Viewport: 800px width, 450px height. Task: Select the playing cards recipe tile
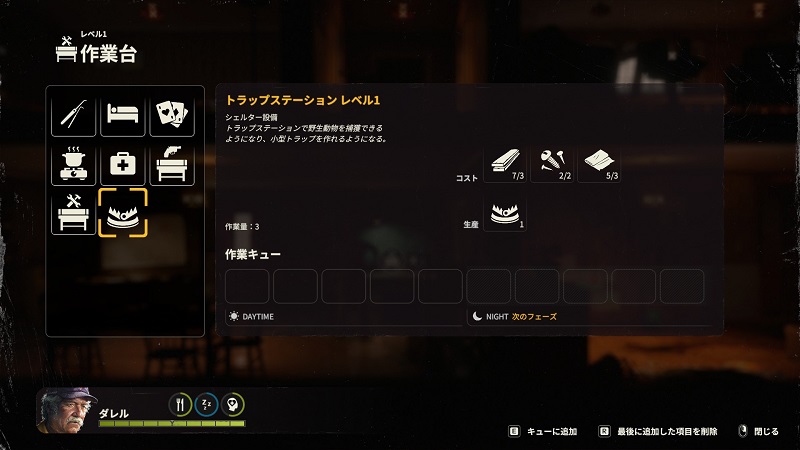[x=172, y=115]
